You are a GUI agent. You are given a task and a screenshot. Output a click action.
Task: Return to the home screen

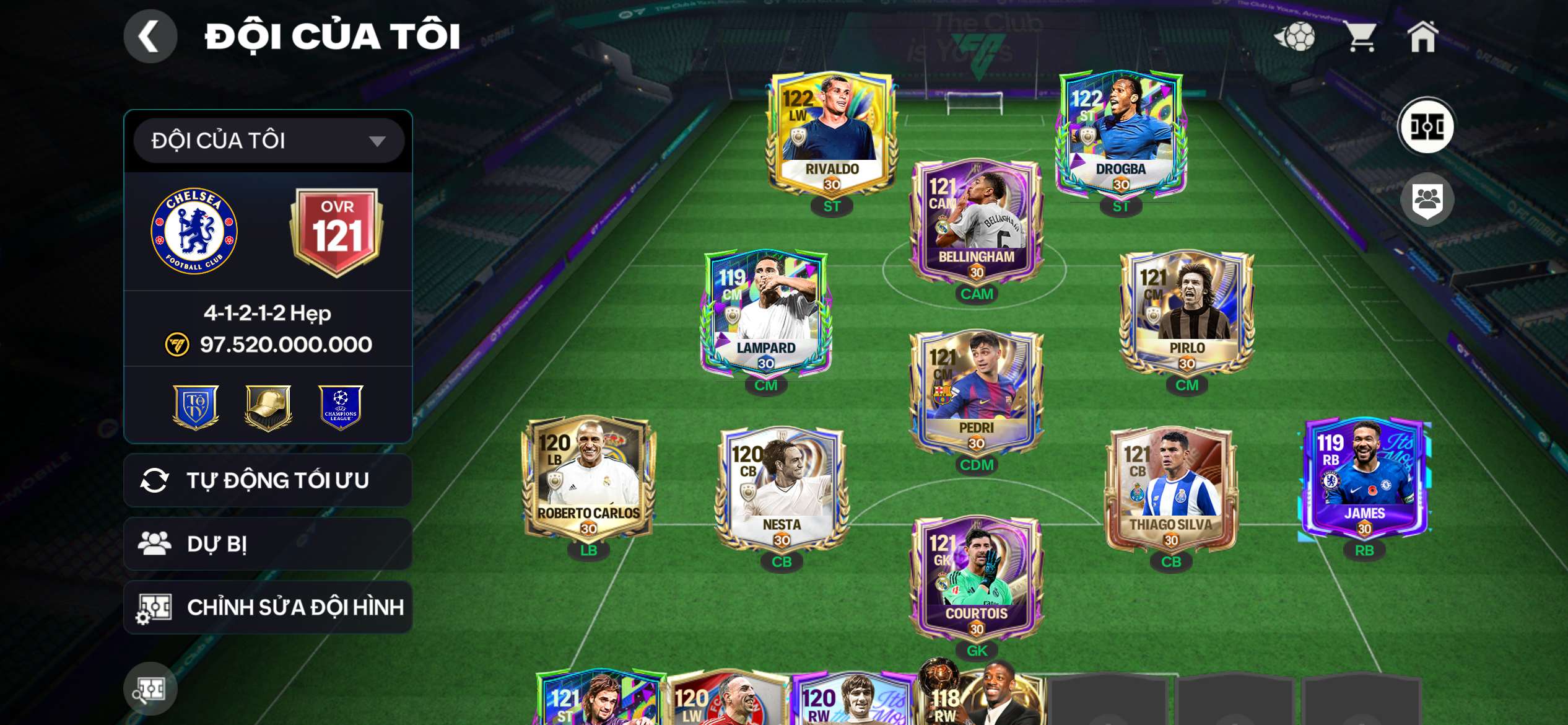[x=1422, y=37]
